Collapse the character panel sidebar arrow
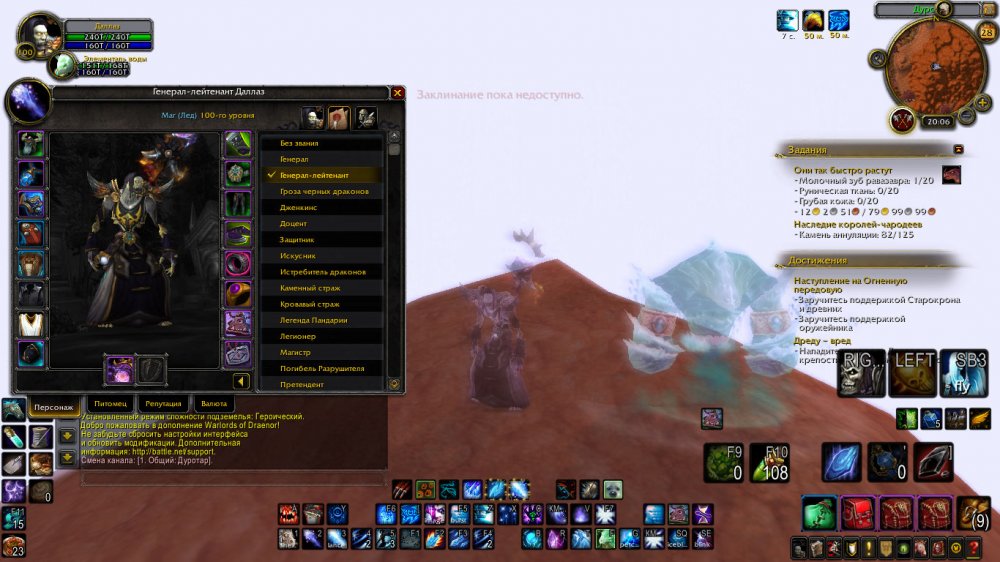Image resolution: width=1000 pixels, height=562 pixels. click(x=241, y=381)
